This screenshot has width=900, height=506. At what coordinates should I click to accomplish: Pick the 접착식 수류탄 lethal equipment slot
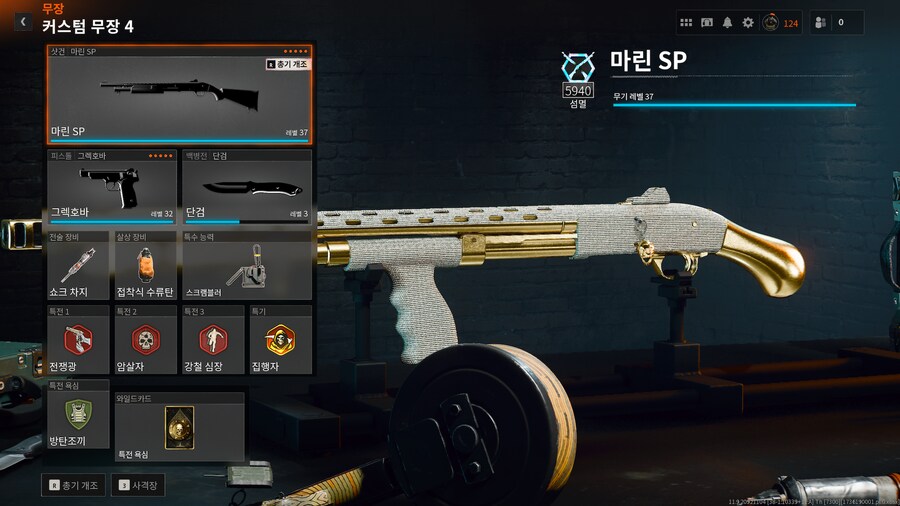pyautogui.click(x=144, y=267)
